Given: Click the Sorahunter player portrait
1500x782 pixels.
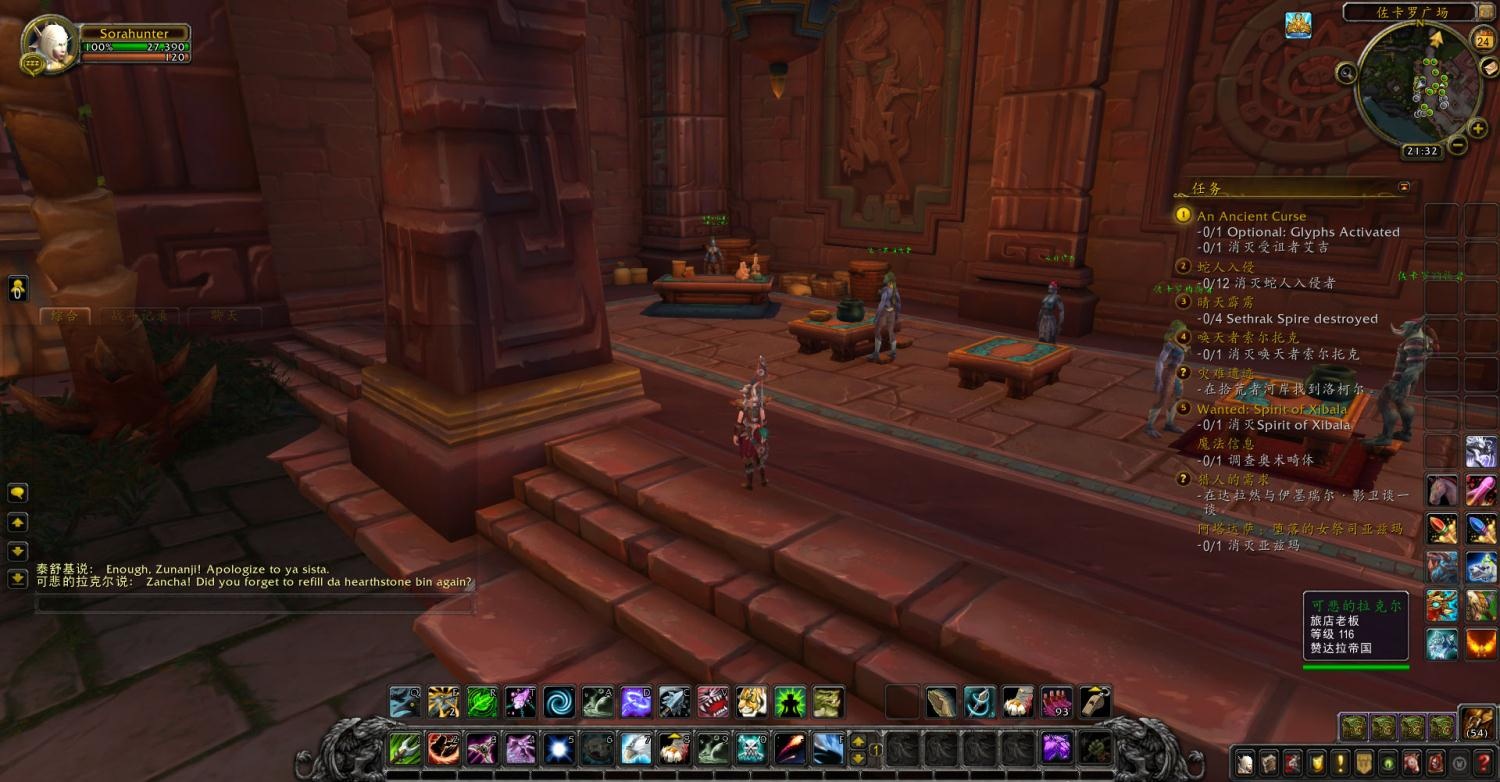Looking at the screenshot, I should [x=46, y=46].
